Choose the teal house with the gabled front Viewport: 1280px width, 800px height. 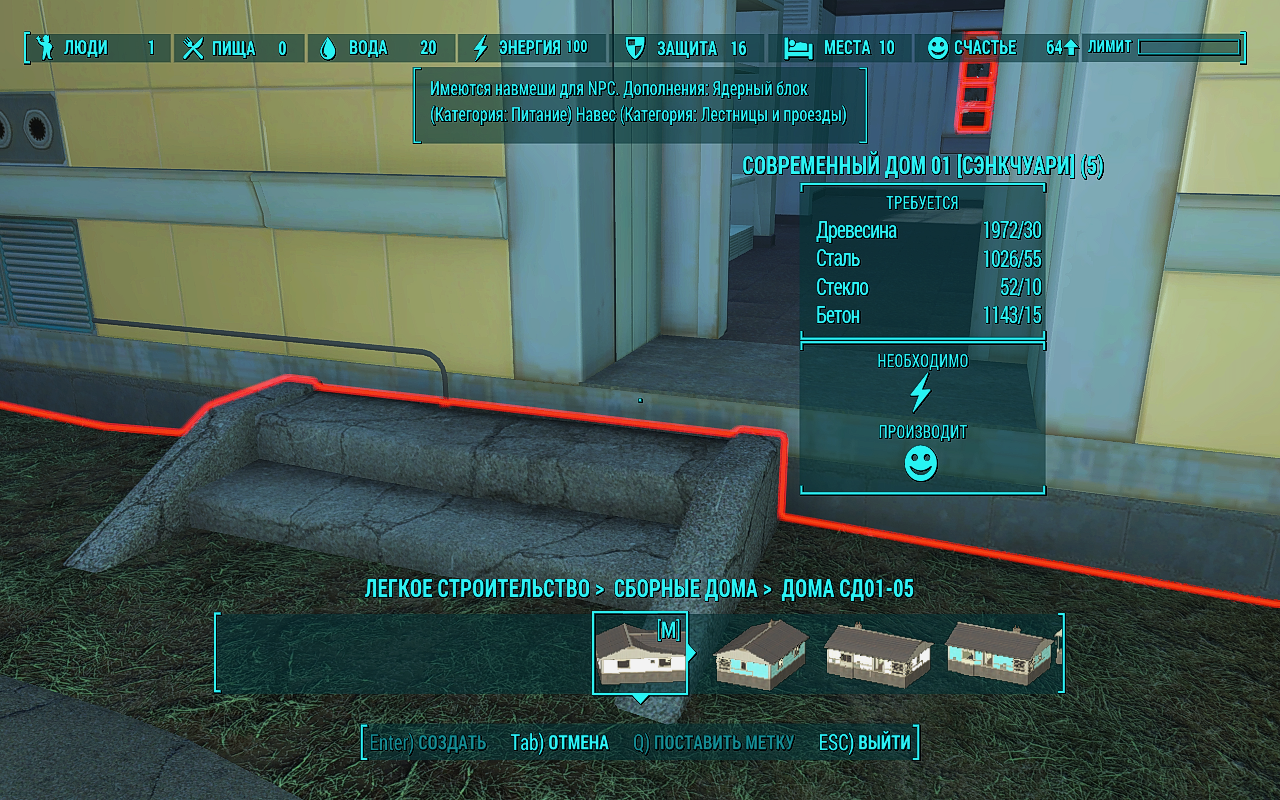tap(759, 652)
